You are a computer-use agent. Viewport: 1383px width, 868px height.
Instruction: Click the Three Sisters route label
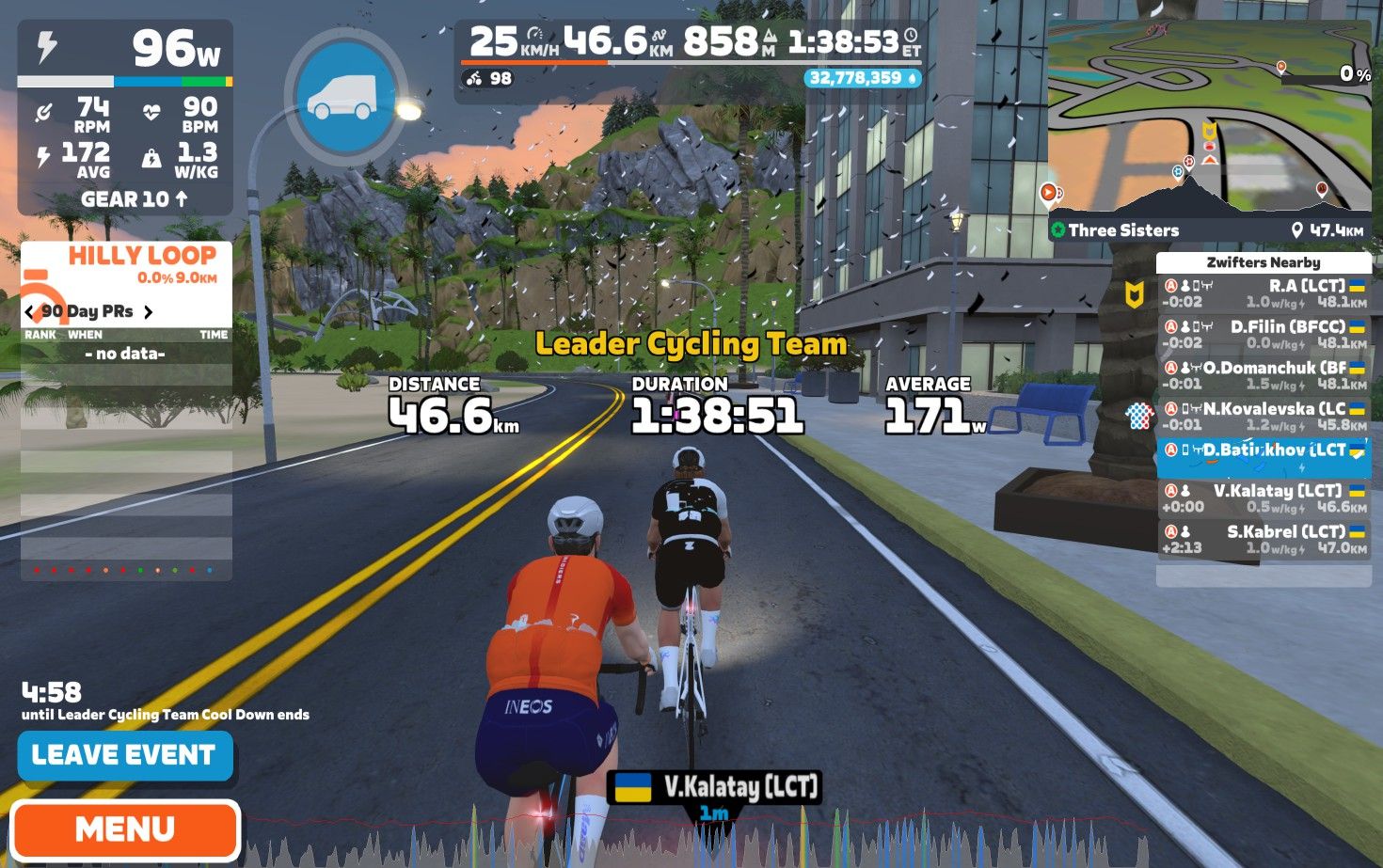tap(1123, 230)
